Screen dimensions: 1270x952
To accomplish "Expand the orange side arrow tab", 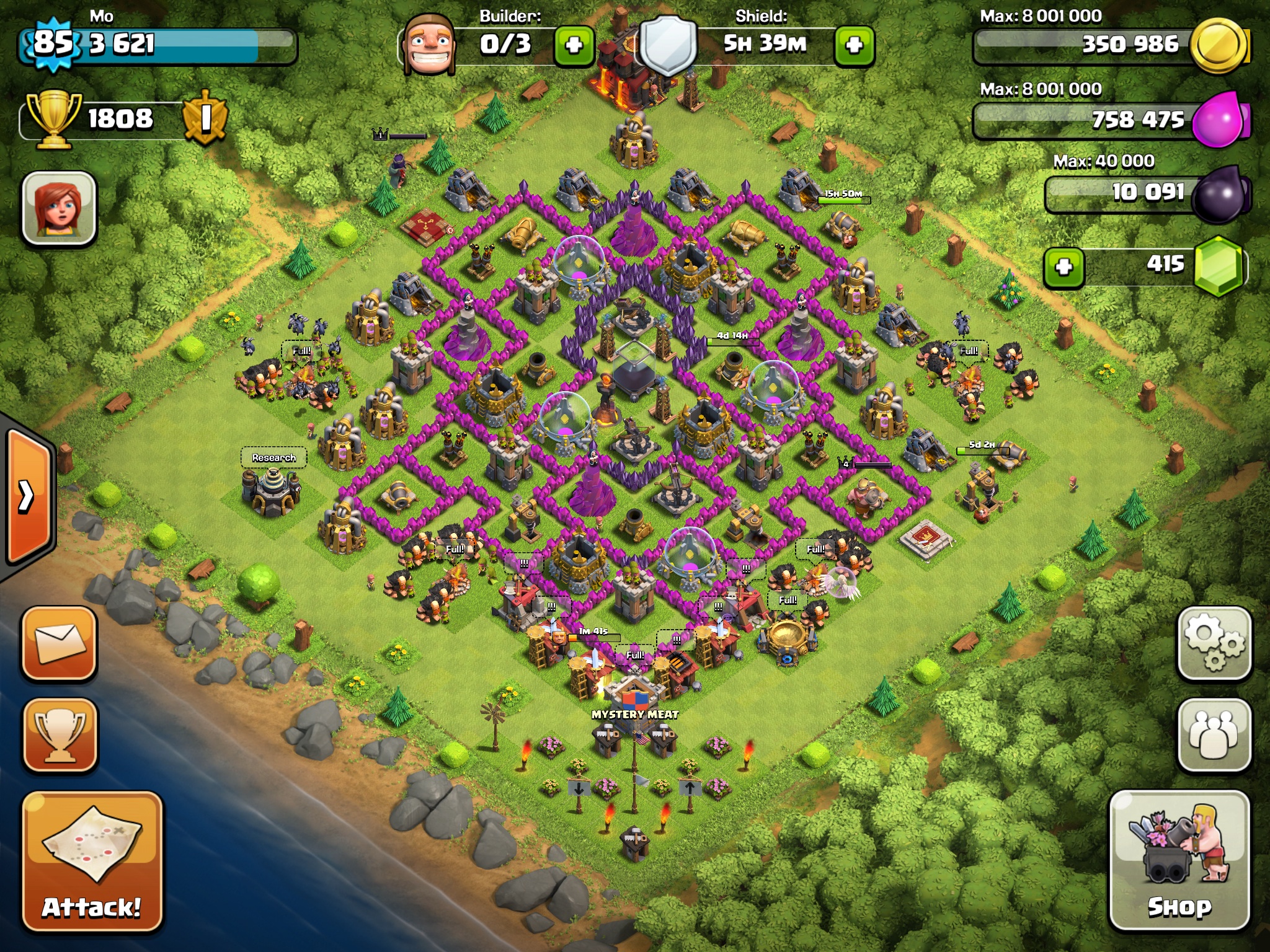I will pyautogui.click(x=28, y=495).
